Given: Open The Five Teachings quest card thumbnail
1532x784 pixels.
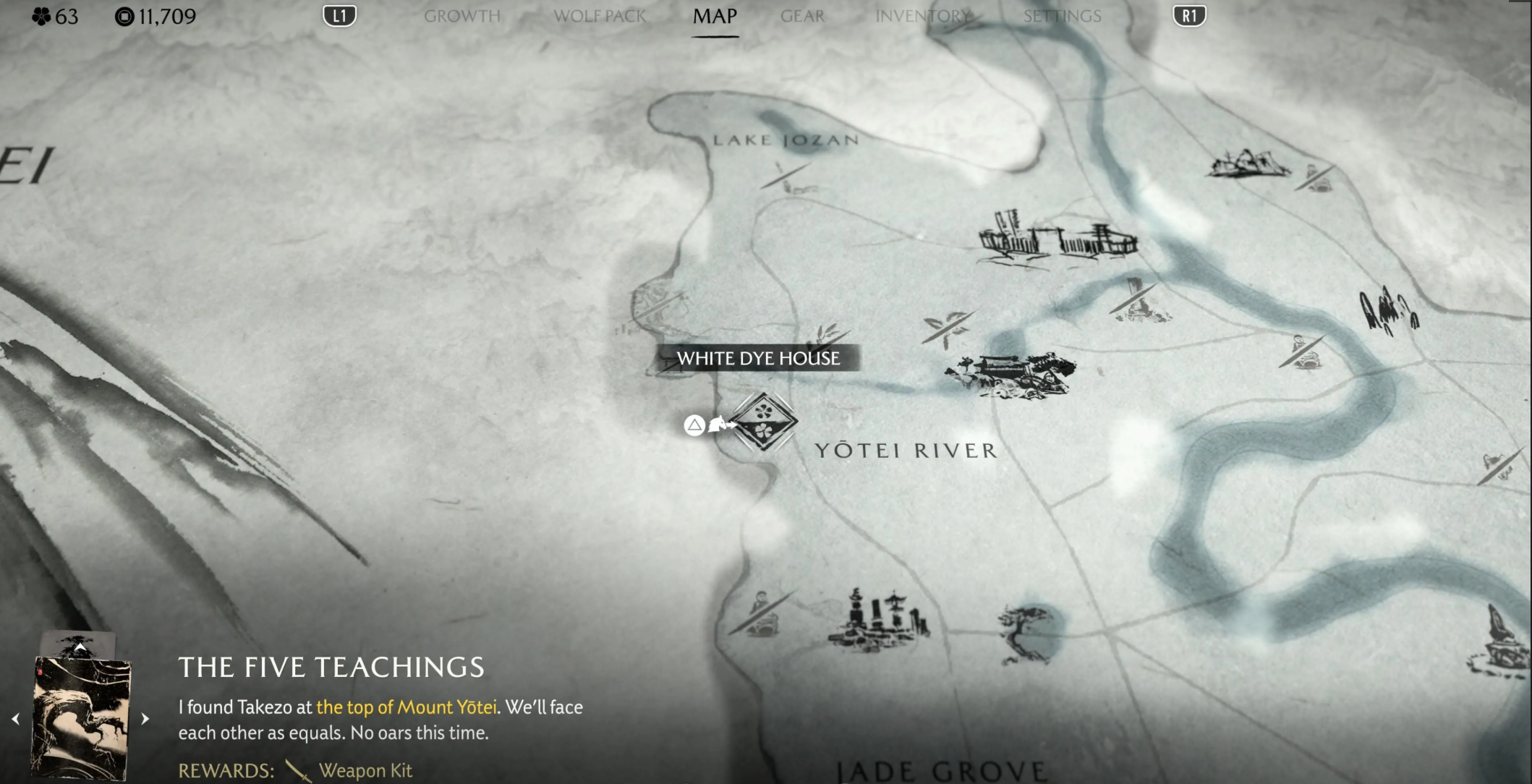Looking at the screenshot, I should (x=80, y=716).
